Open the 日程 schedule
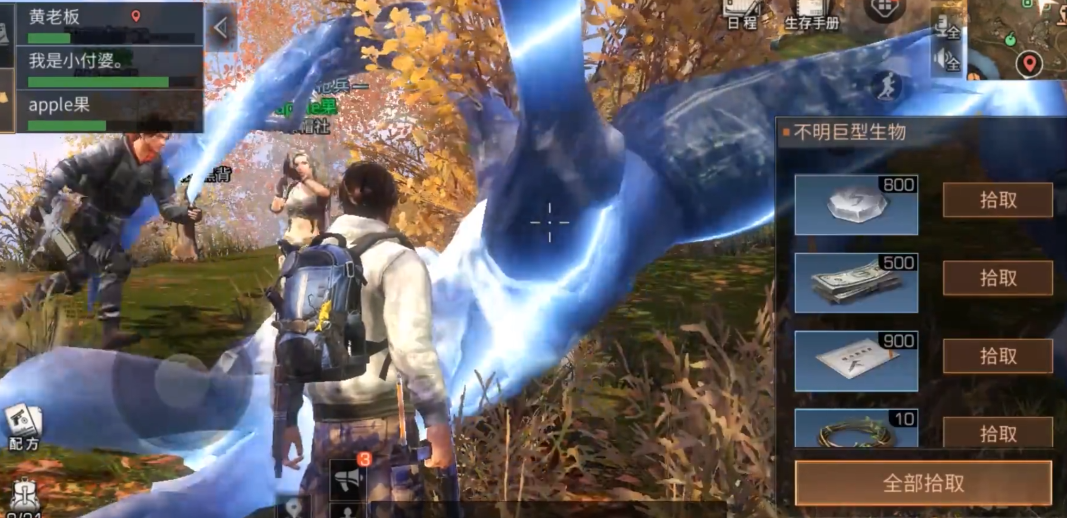Image resolution: width=1067 pixels, height=518 pixels. coord(741,14)
